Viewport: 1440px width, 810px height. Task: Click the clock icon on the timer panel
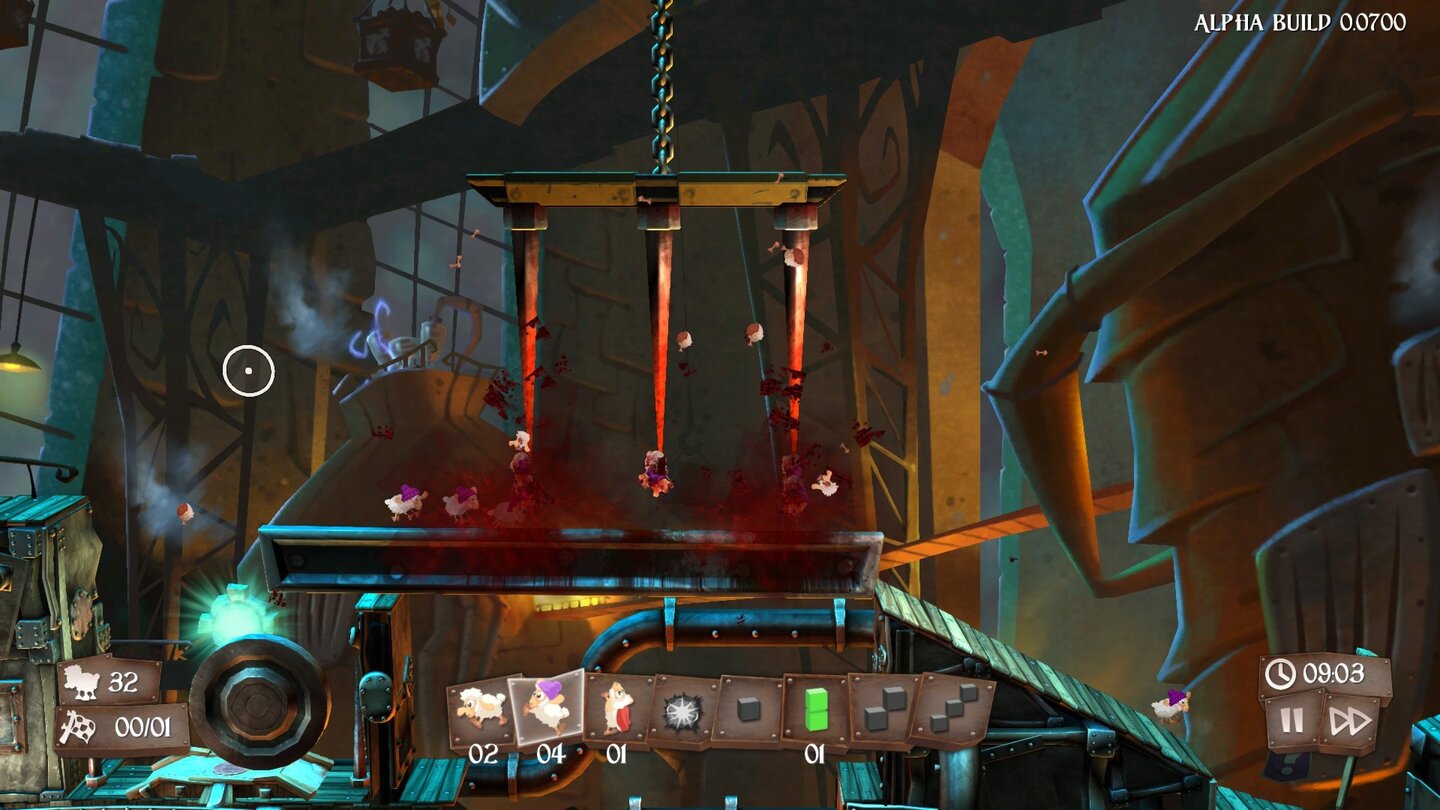point(1279,674)
